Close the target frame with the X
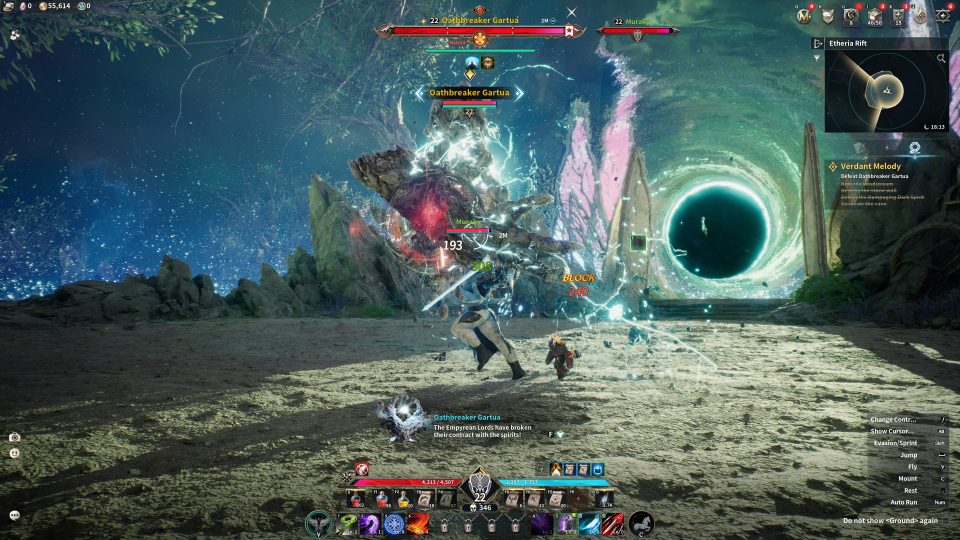Viewport: 960px width, 540px height. [x=571, y=12]
